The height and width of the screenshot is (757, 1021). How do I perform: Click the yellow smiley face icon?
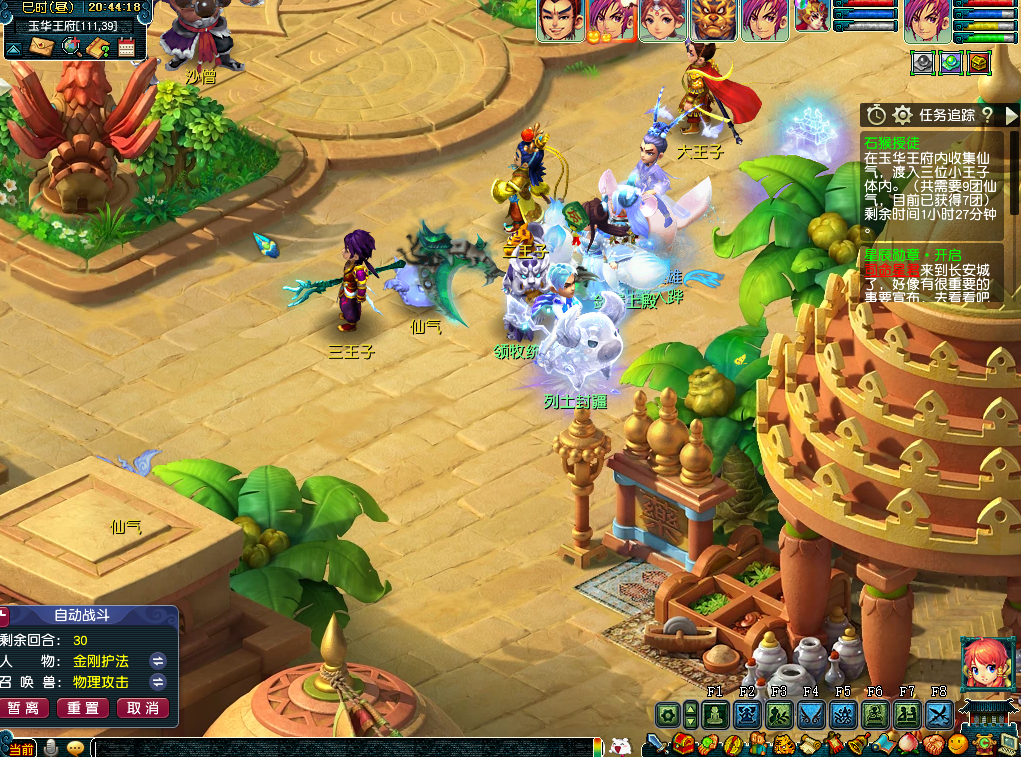957,744
